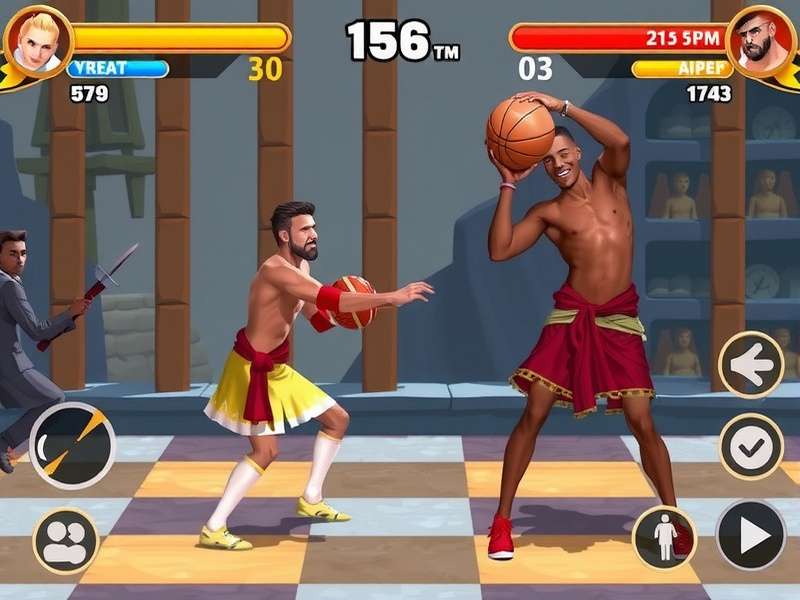Screen dimensions: 800x600
Task: Tap the play triangle button
Action: (750, 535)
